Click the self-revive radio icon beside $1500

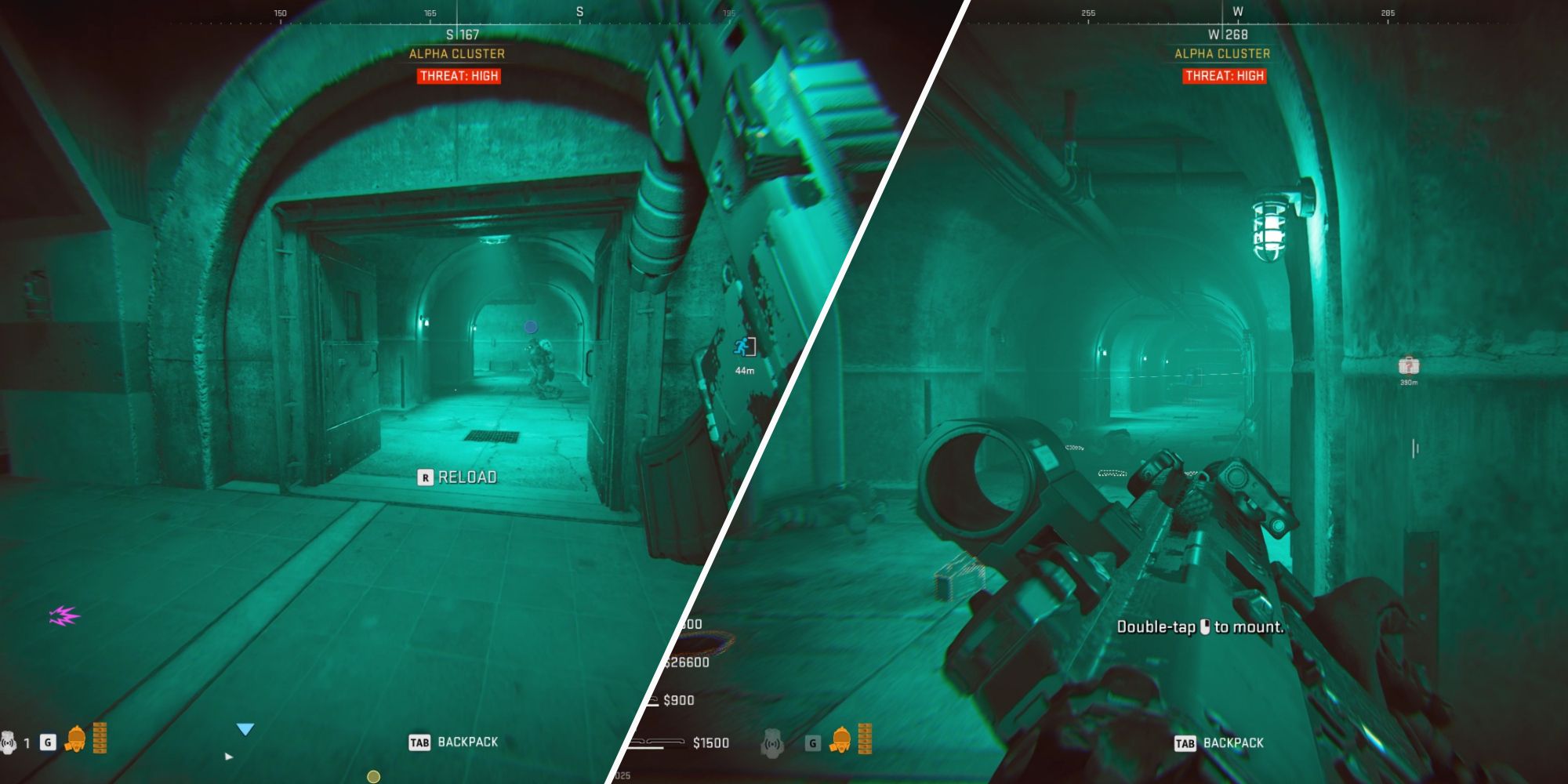773,744
